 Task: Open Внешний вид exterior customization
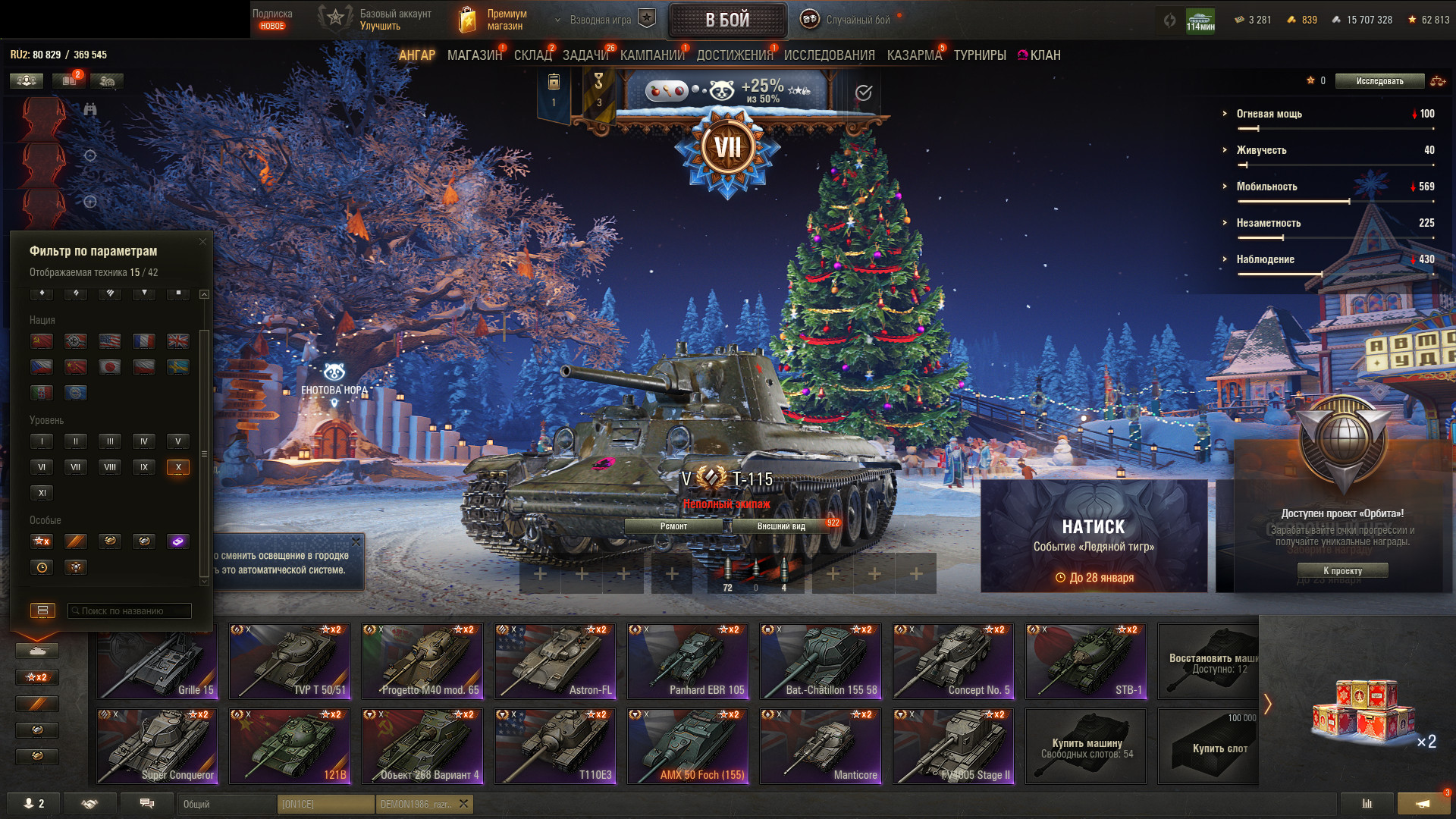[781, 526]
